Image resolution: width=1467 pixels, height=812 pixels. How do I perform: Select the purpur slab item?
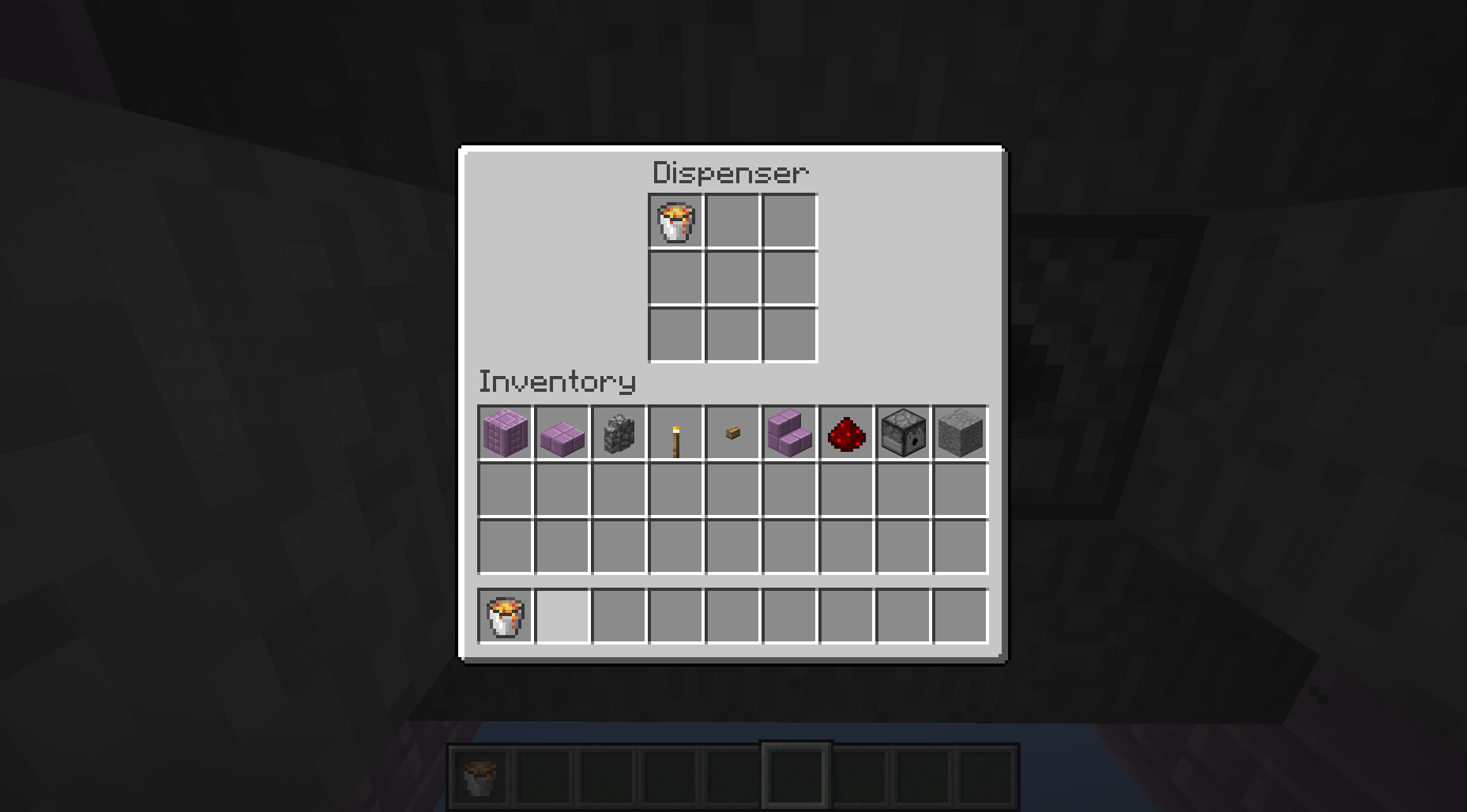pyautogui.click(x=562, y=432)
